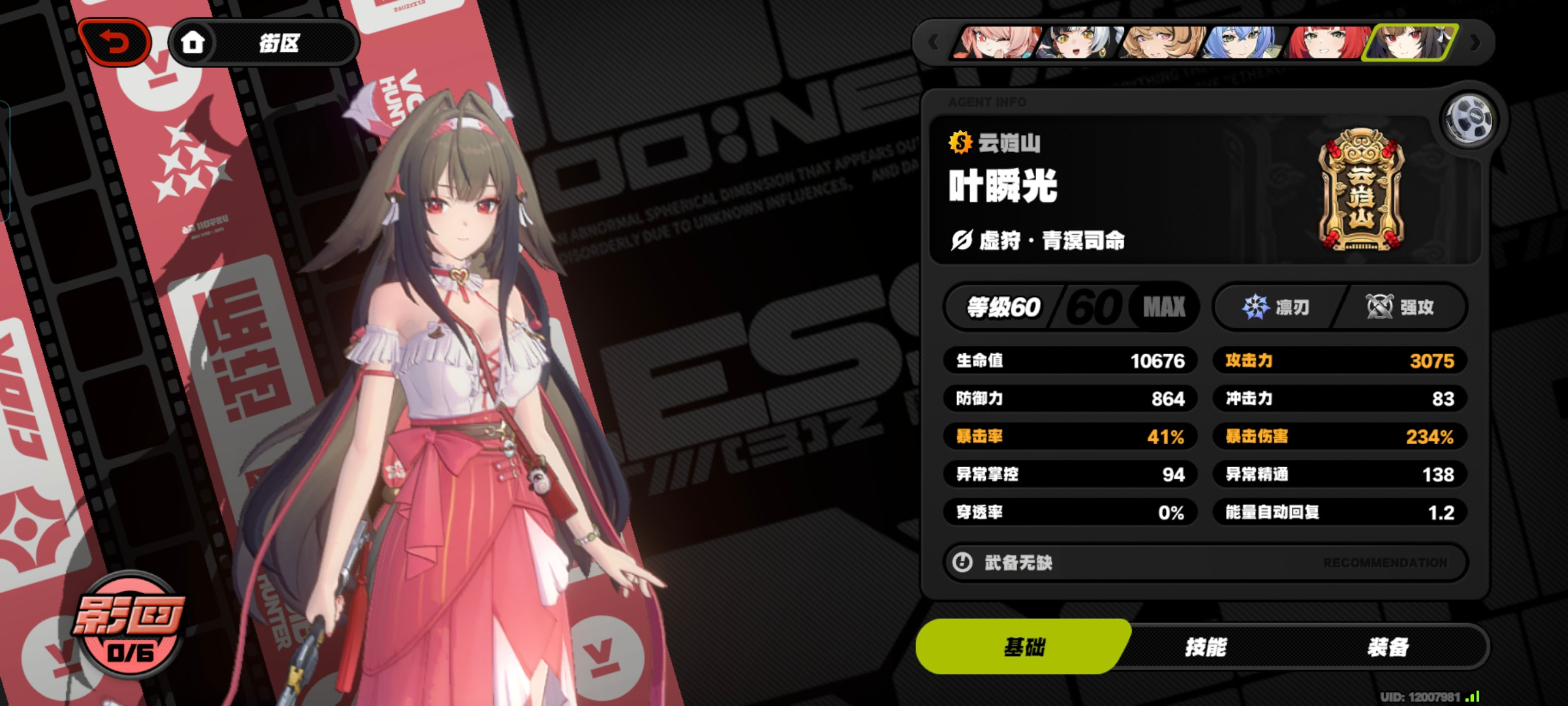The height and width of the screenshot is (706, 1568).
Task: Tap the 等级60 level bar
Action: (x=1071, y=307)
